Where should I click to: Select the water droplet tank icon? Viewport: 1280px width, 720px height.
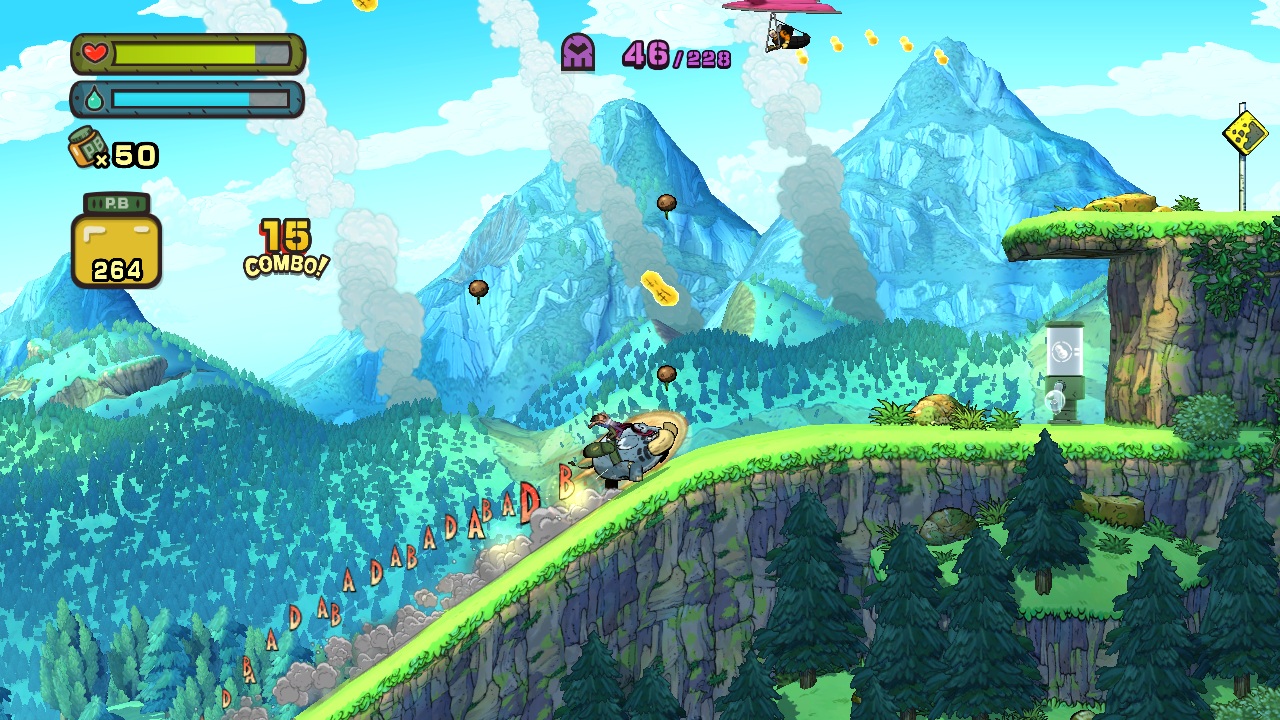click(x=93, y=100)
